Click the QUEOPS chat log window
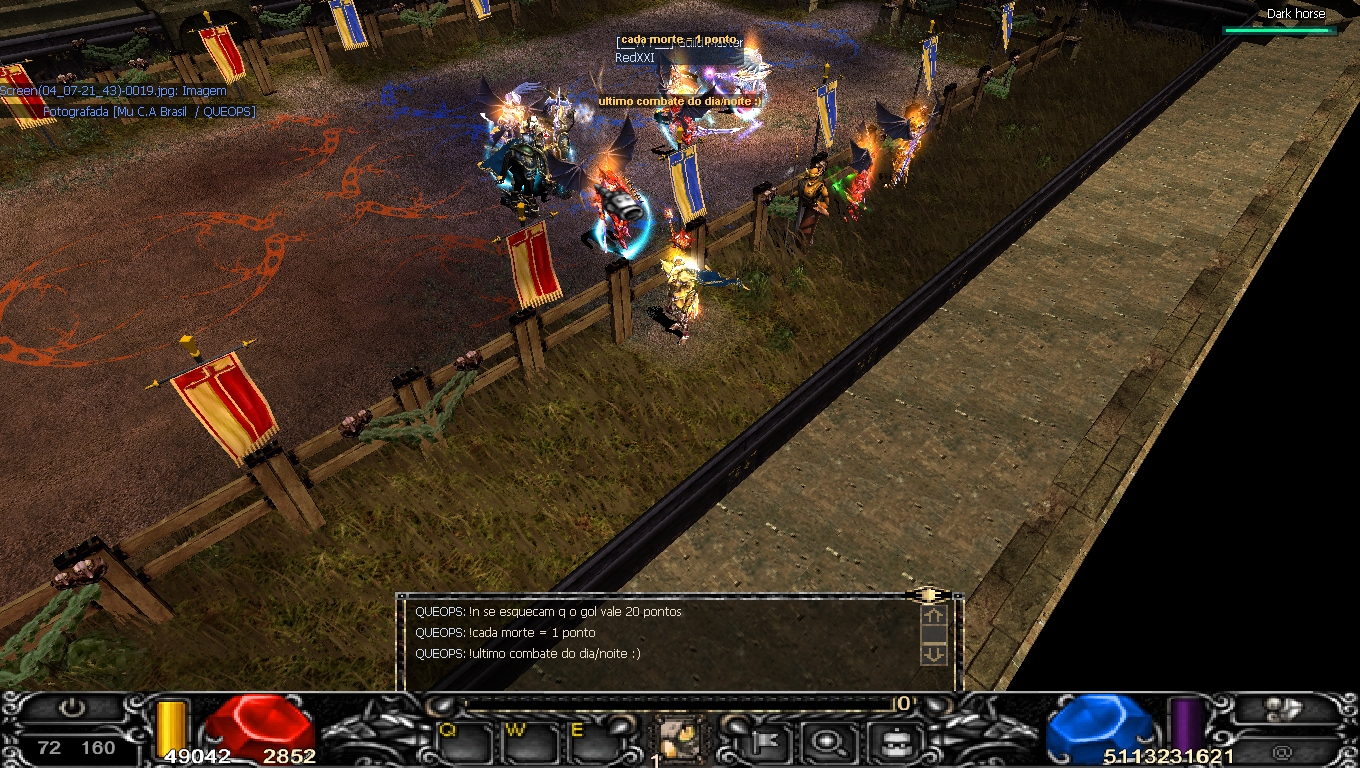1360x768 pixels. [660, 640]
